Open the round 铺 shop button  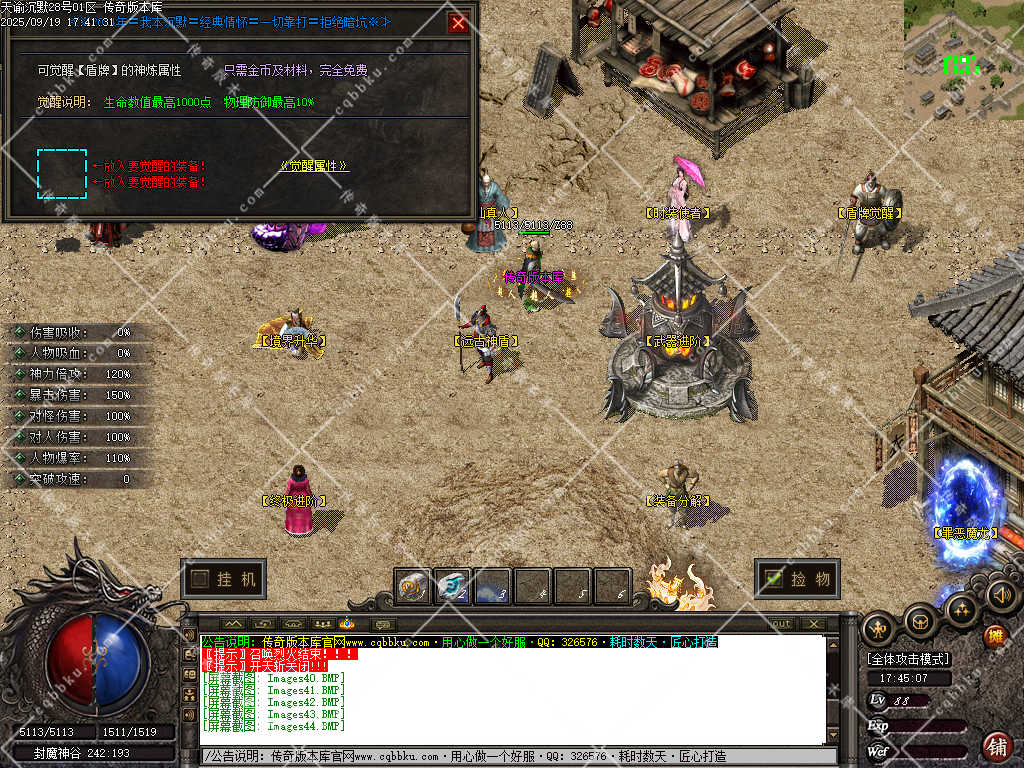[x=997, y=746]
